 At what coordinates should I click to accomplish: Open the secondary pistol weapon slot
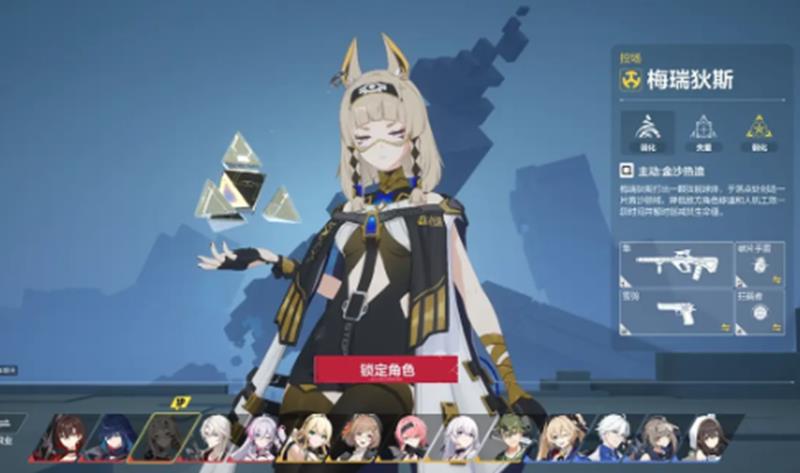(676, 312)
